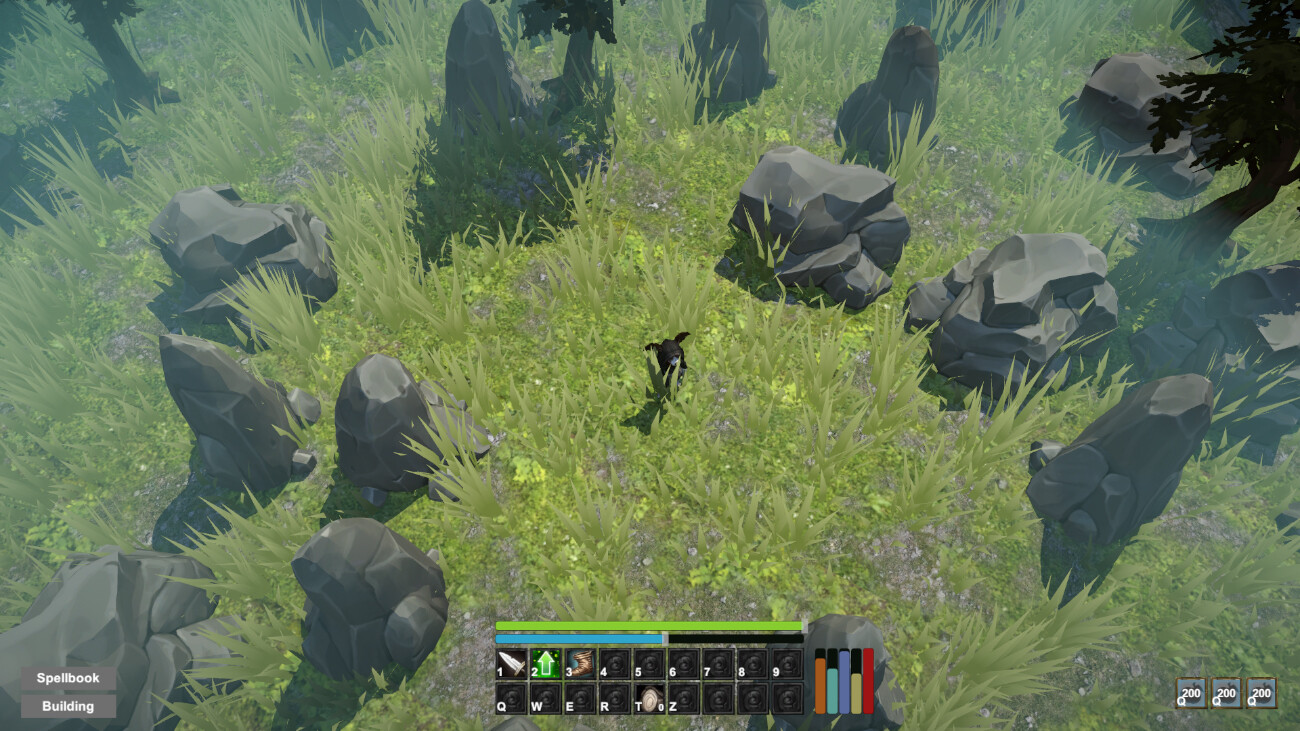Viewport: 1300px width, 731px height.
Task: Open the Building menu
Action: tap(66, 706)
